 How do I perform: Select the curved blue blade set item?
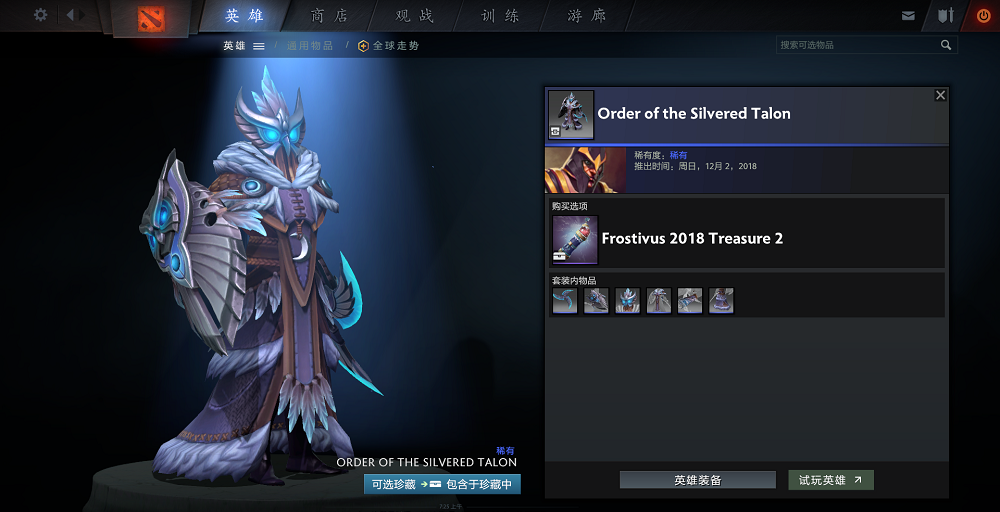[565, 301]
